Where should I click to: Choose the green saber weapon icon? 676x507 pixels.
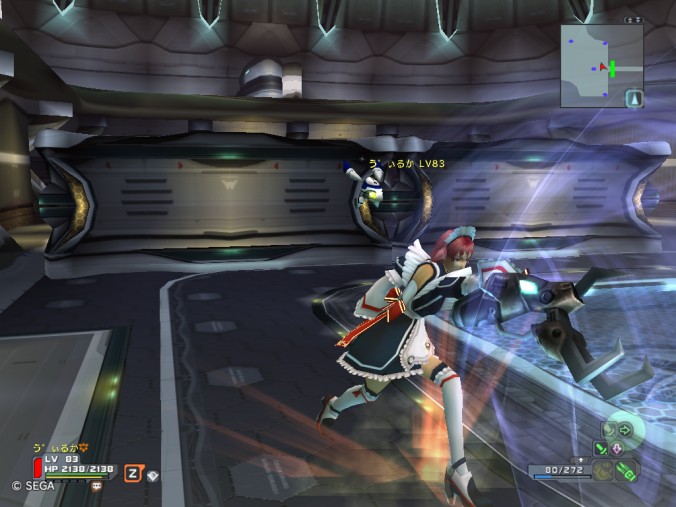pyautogui.click(x=601, y=447)
